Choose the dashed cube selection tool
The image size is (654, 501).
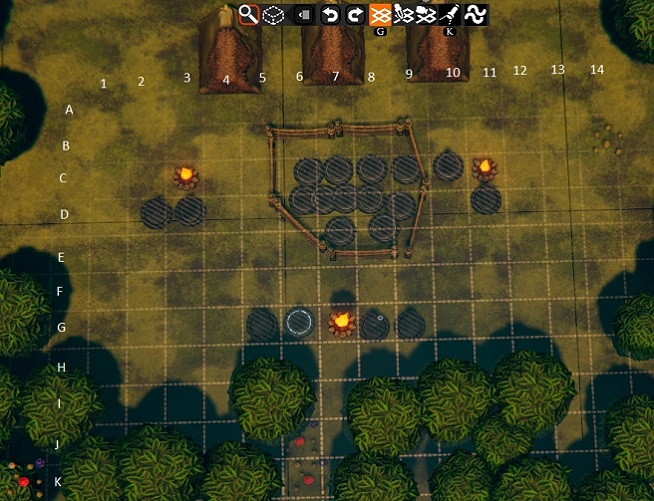point(273,14)
